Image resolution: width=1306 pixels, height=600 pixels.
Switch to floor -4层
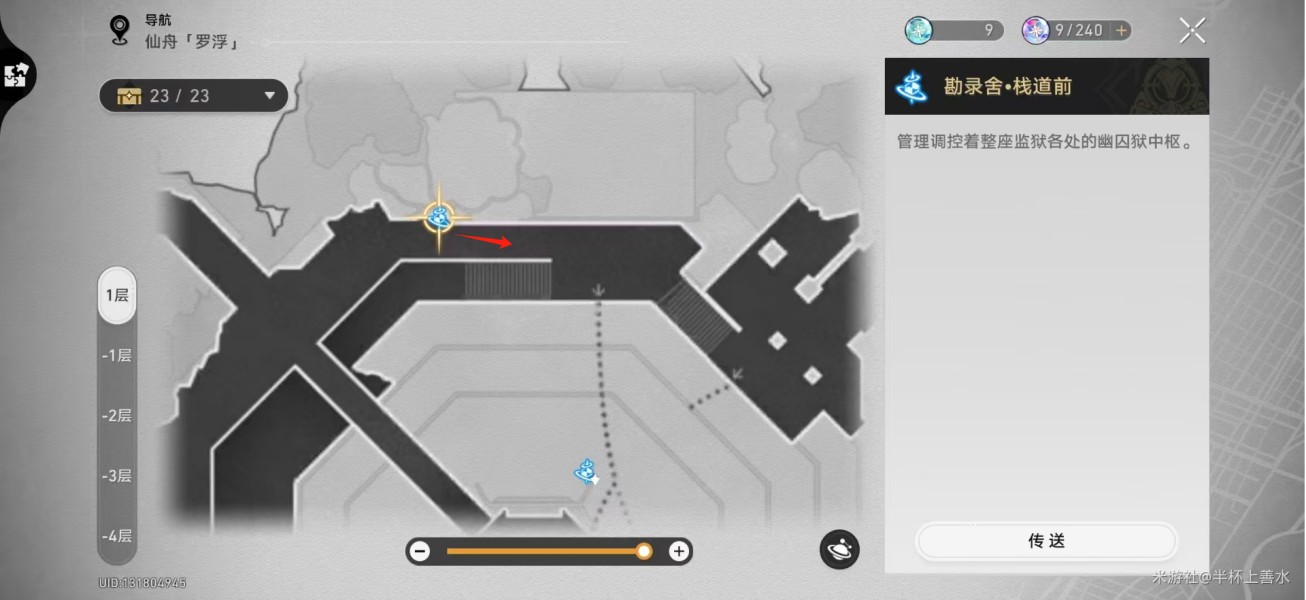click(117, 535)
